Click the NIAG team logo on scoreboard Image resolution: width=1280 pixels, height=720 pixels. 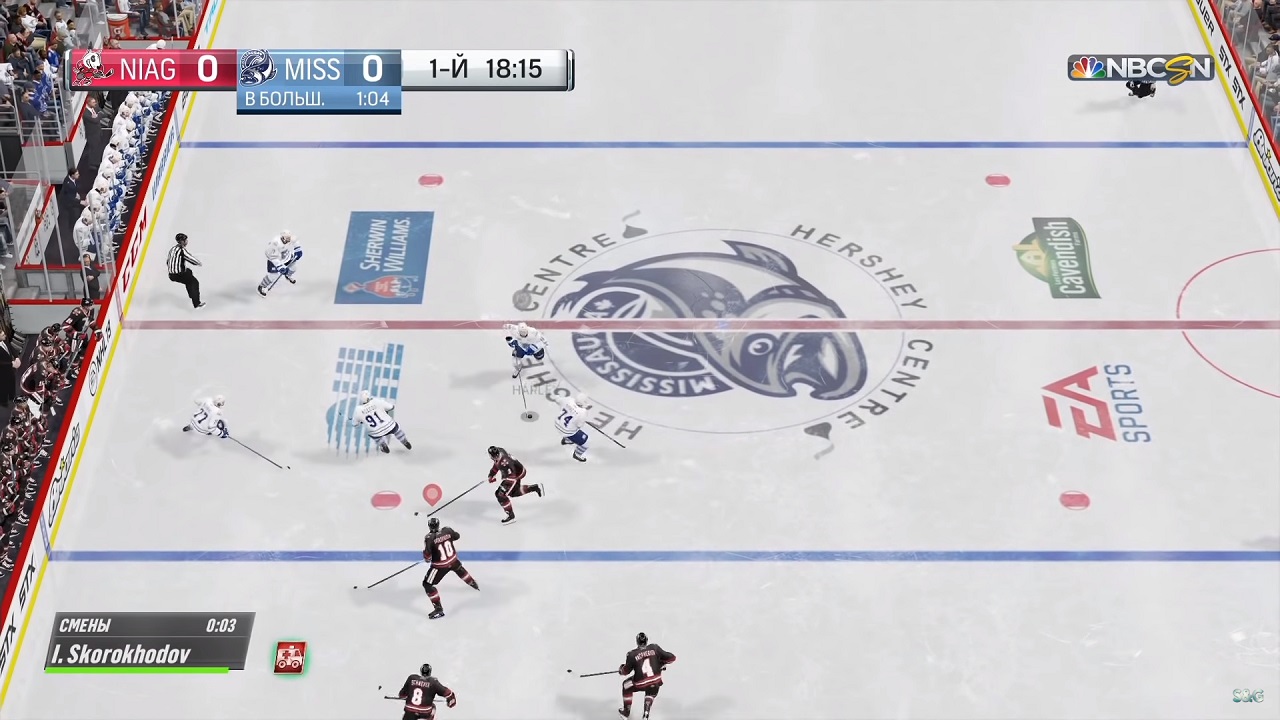[92, 69]
